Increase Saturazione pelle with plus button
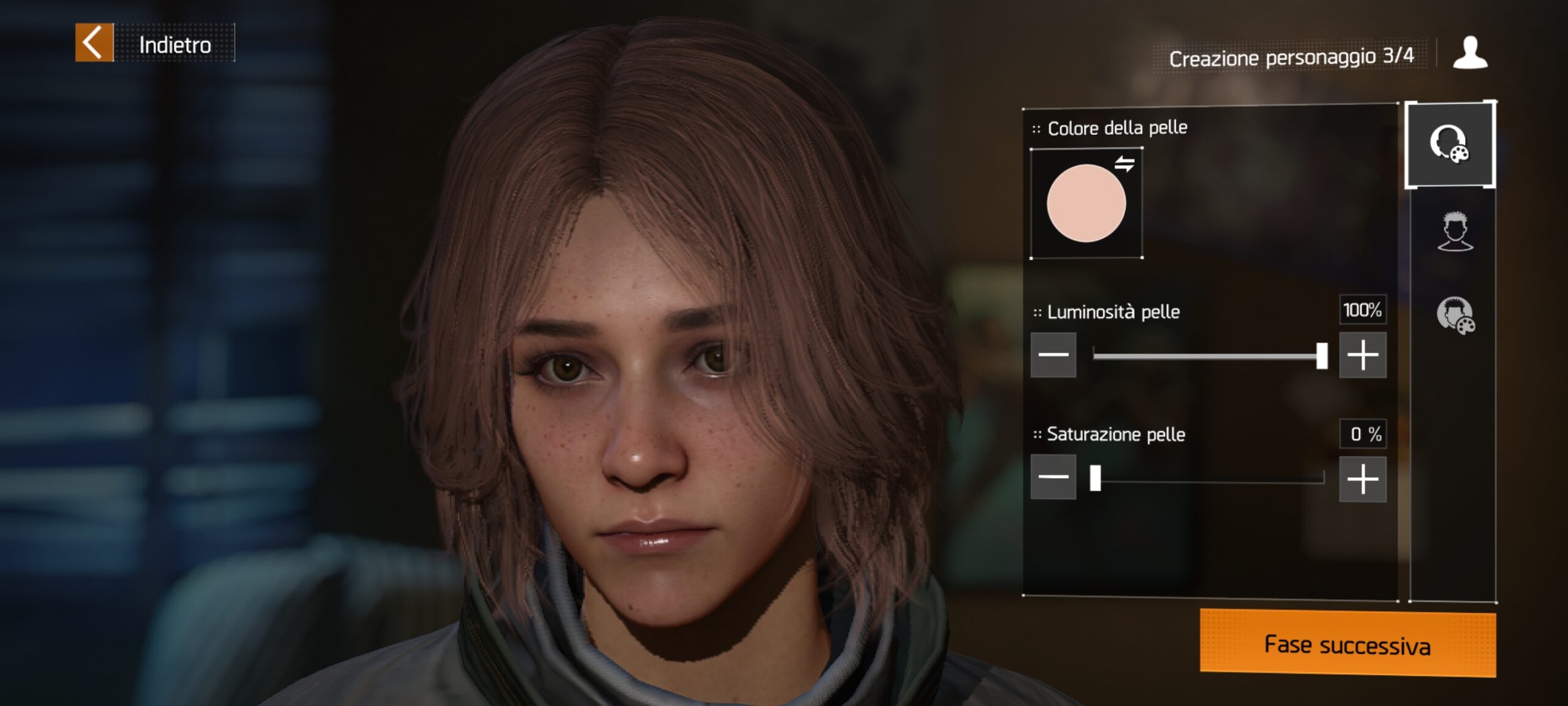This screenshot has width=1568, height=706. tap(1362, 479)
